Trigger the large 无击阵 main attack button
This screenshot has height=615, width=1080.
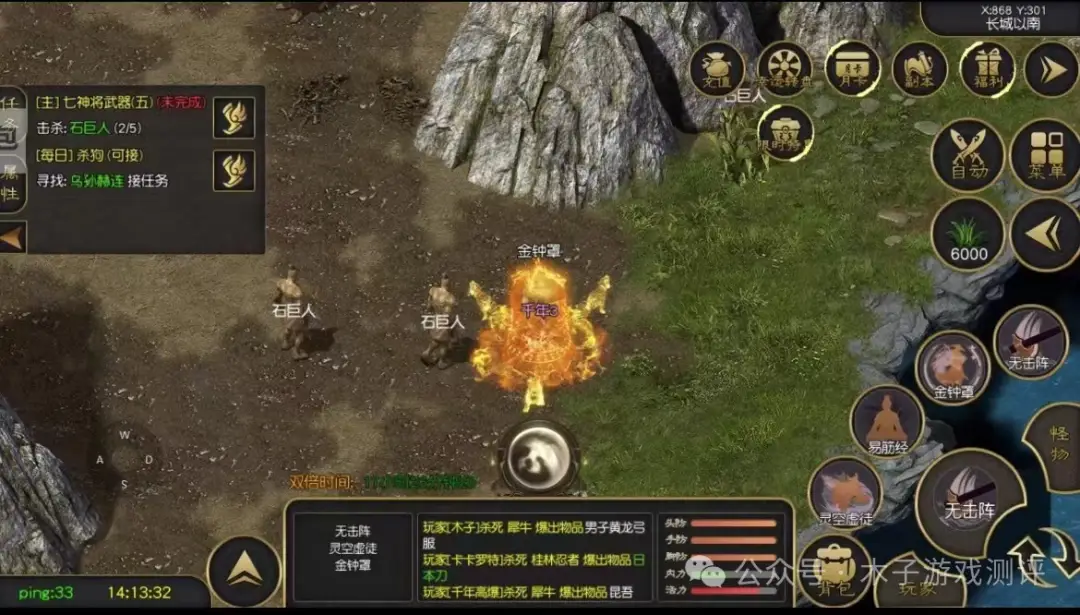pos(968,498)
